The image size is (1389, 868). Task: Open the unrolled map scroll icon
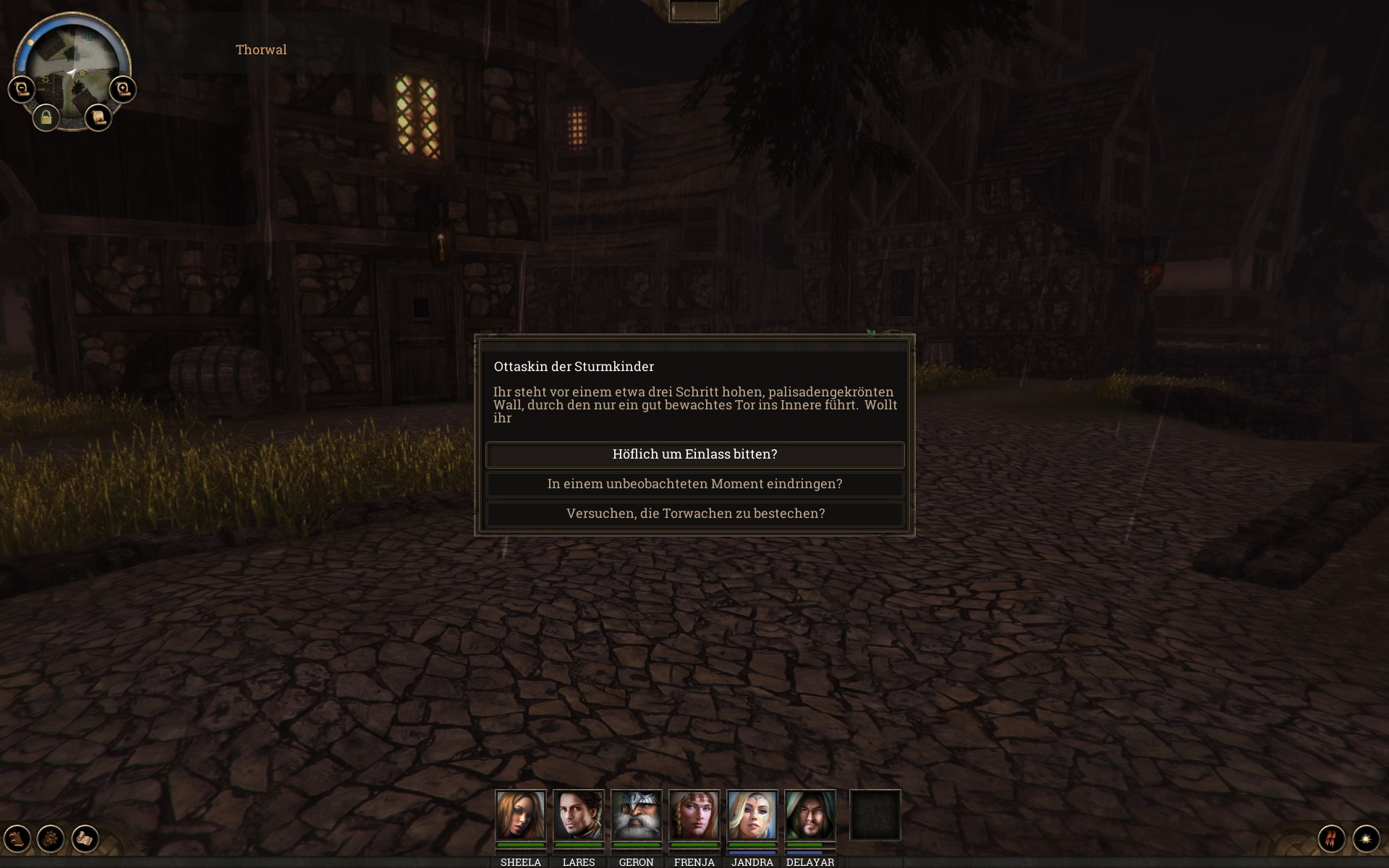[85, 838]
